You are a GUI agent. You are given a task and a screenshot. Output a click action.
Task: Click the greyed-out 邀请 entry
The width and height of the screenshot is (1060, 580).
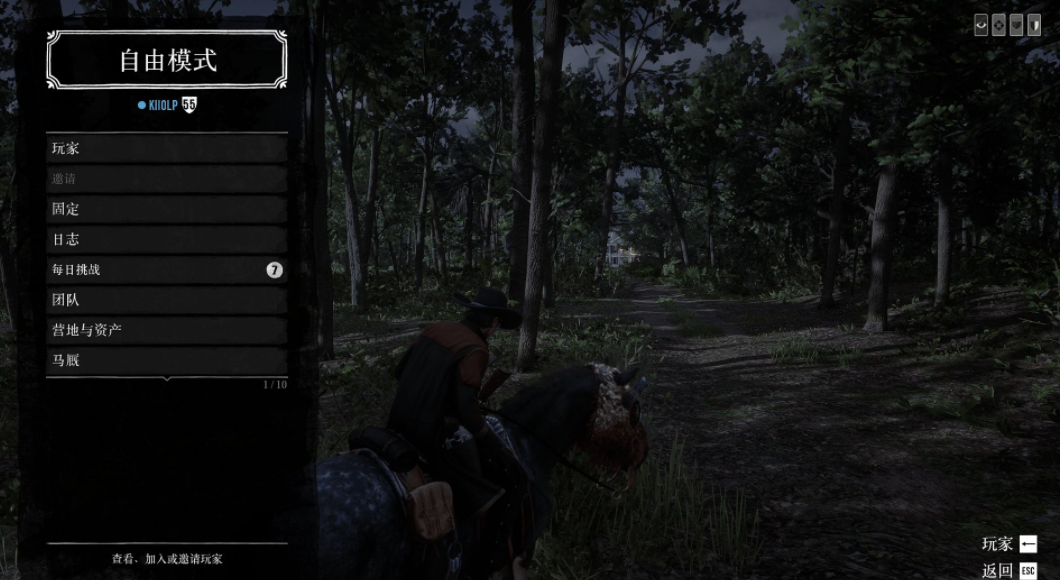(x=166, y=179)
